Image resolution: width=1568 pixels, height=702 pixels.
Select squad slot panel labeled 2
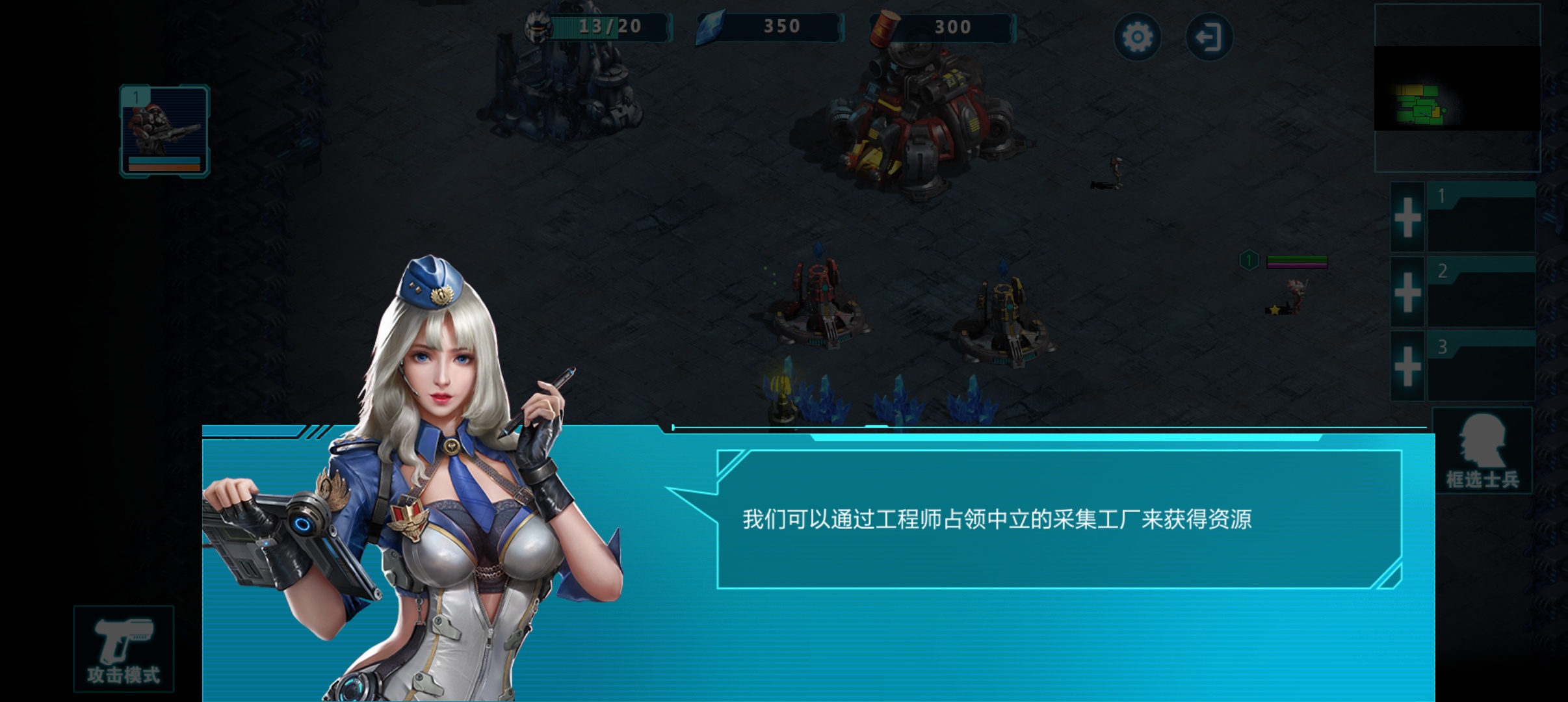[x=1482, y=292]
